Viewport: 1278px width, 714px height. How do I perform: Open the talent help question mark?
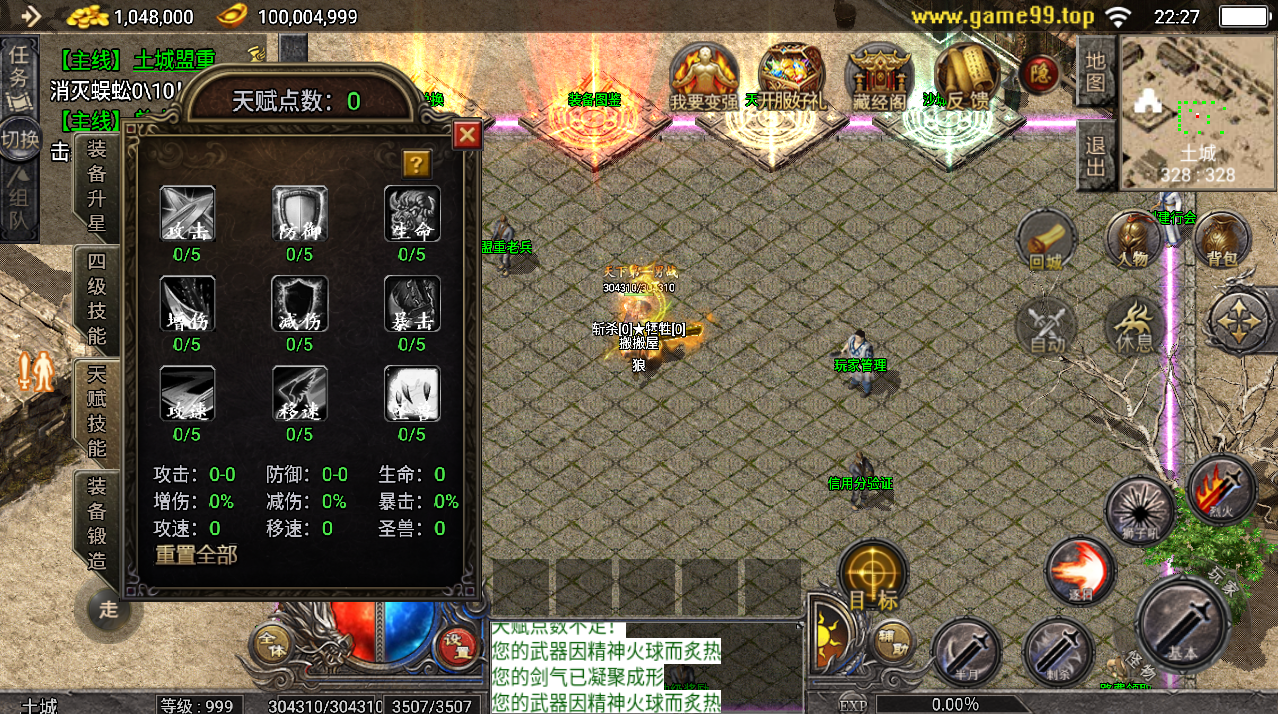[416, 163]
